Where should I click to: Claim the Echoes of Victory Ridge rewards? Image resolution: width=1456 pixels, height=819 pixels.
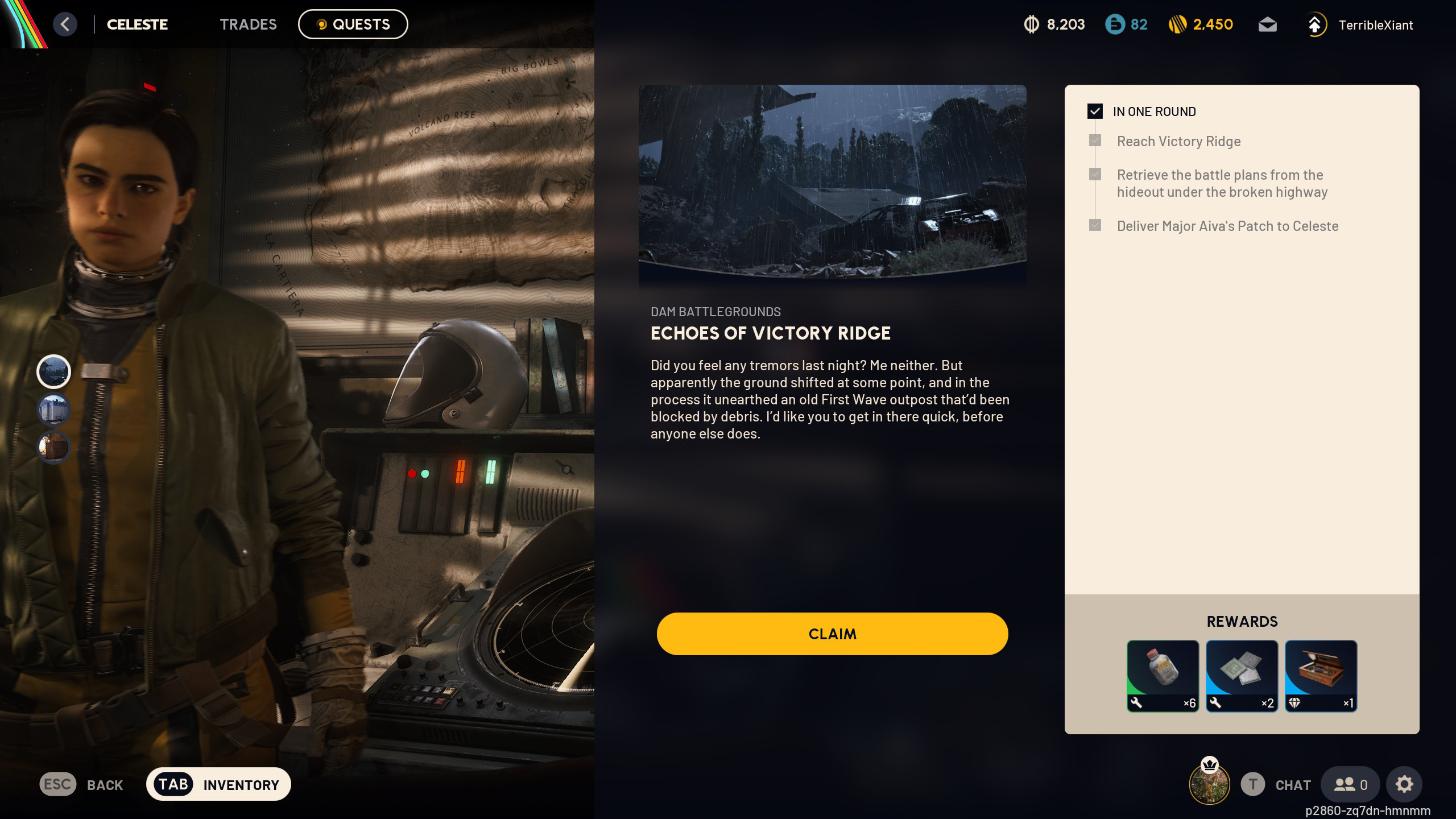coord(832,634)
